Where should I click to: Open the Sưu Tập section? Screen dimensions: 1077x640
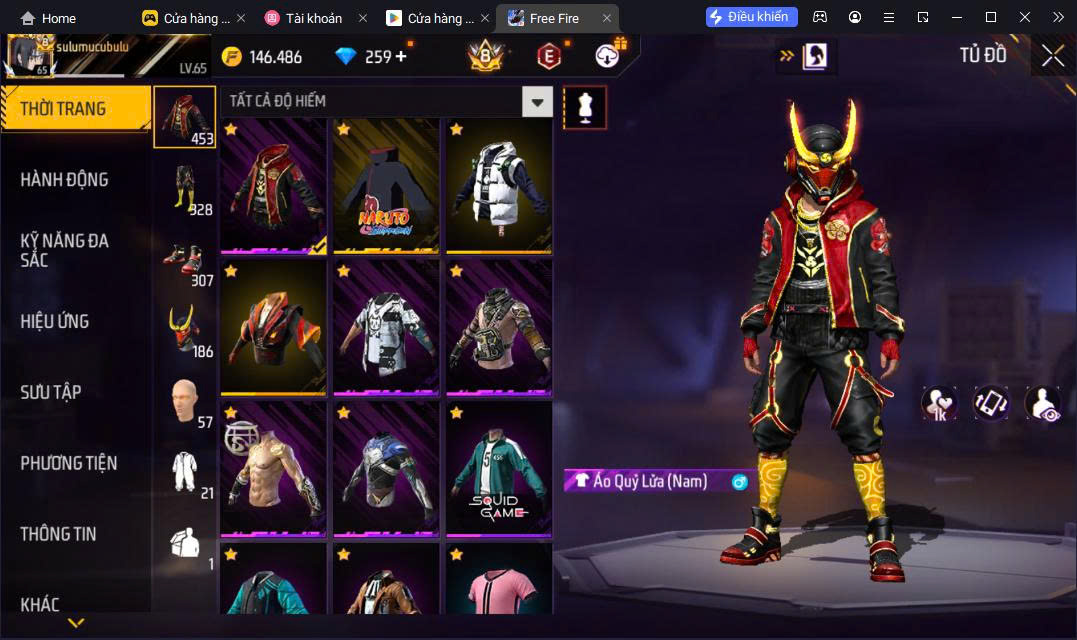click(51, 392)
